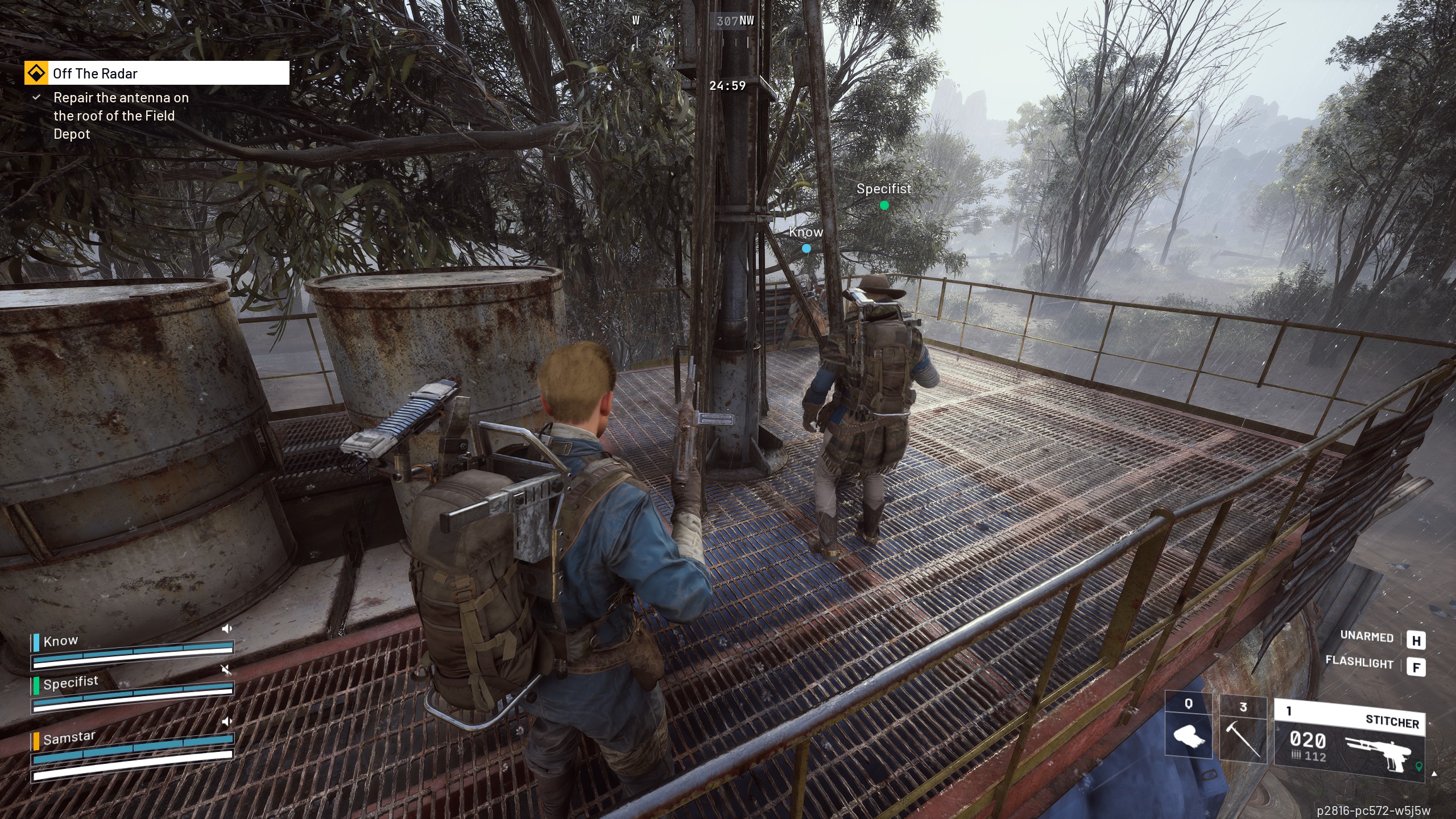The height and width of the screenshot is (819, 1456).
Task: Toggle Specifist's muted speaker icon
Action: coord(226,670)
